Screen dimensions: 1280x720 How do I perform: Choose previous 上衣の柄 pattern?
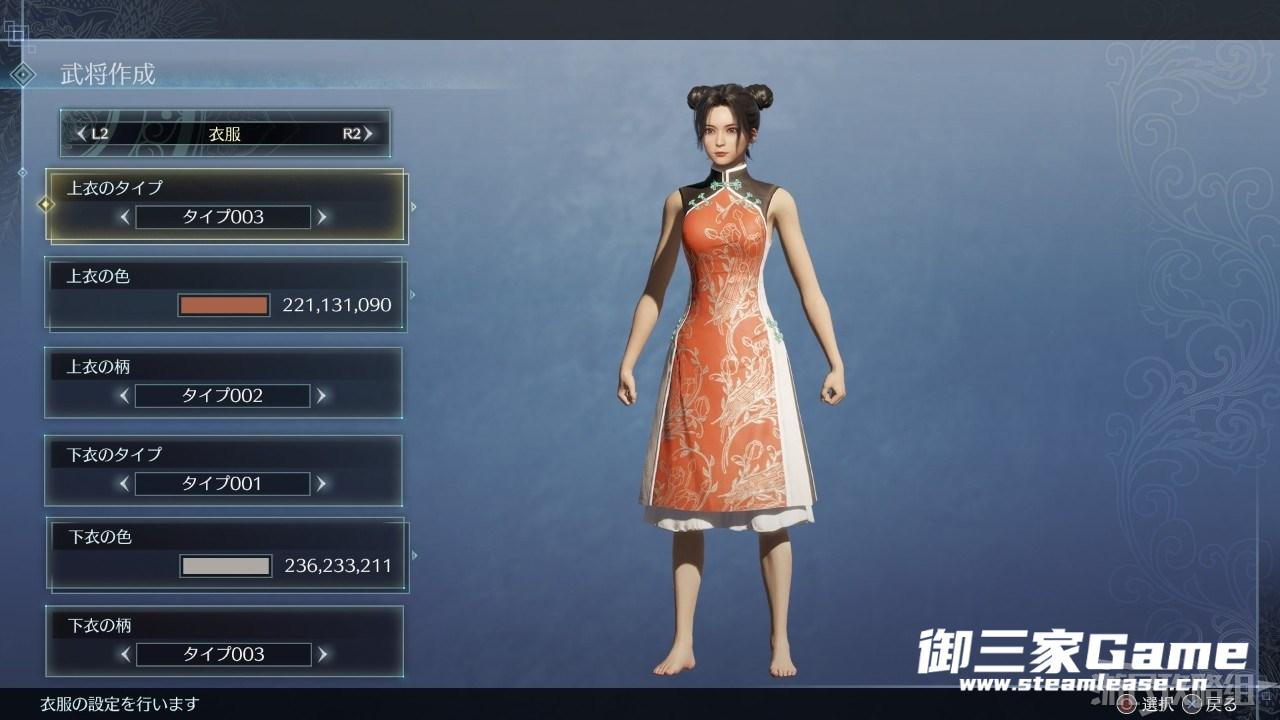click(125, 396)
